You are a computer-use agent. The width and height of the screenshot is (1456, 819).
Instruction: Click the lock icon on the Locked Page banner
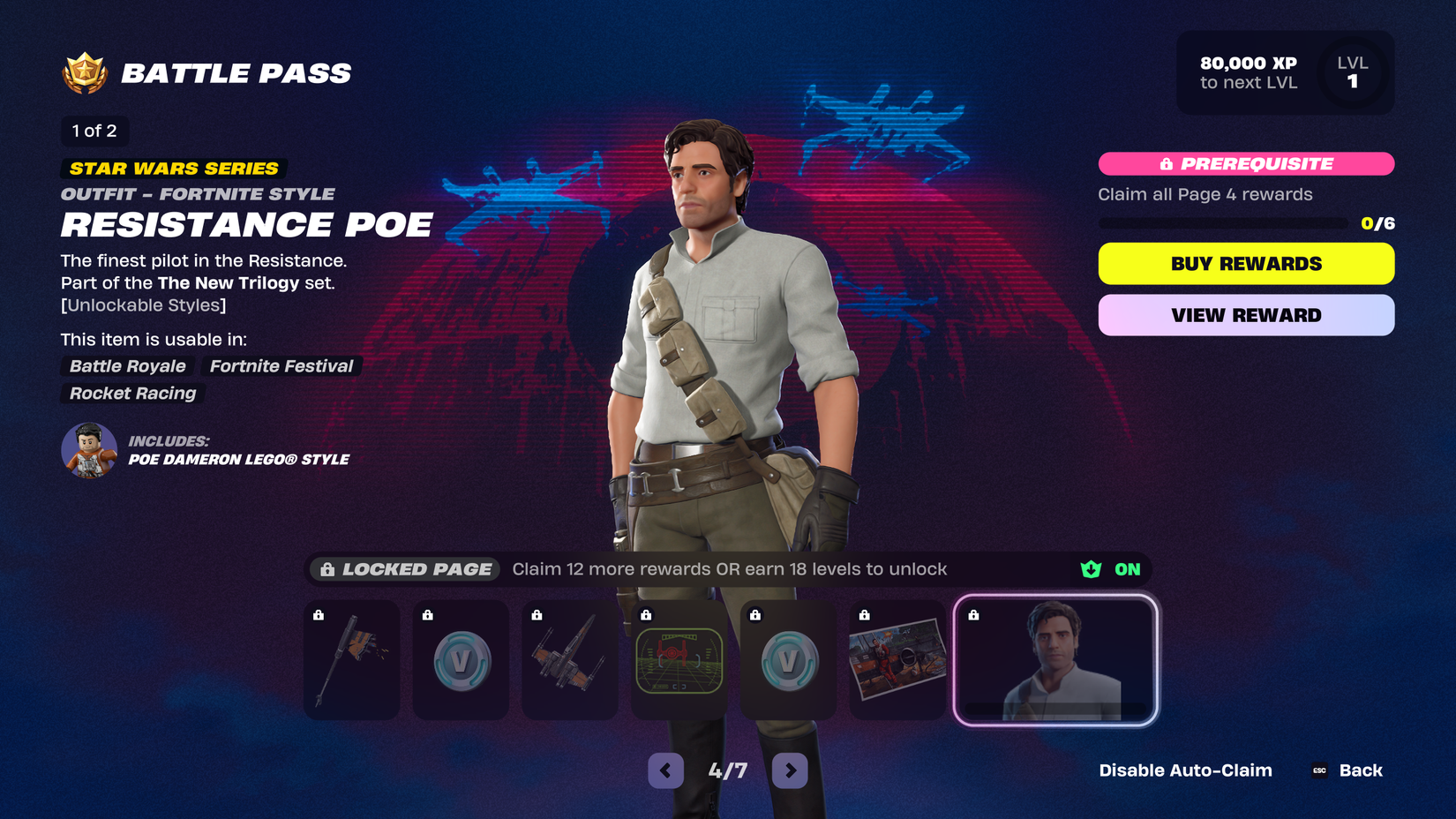coord(327,569)
